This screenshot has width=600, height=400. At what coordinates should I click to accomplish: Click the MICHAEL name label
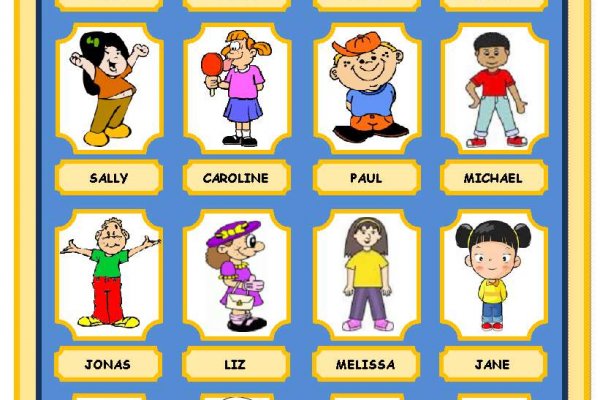493,178
